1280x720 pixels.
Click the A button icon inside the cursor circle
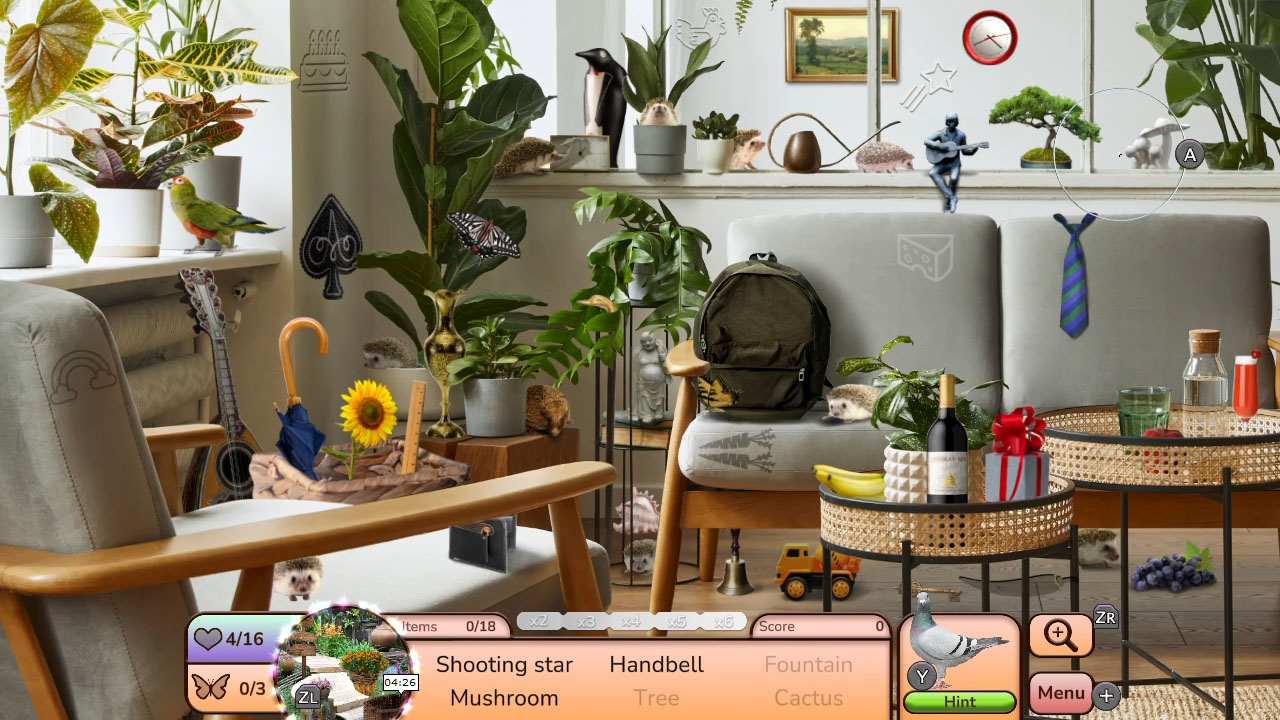click(x=1189, y=155)
